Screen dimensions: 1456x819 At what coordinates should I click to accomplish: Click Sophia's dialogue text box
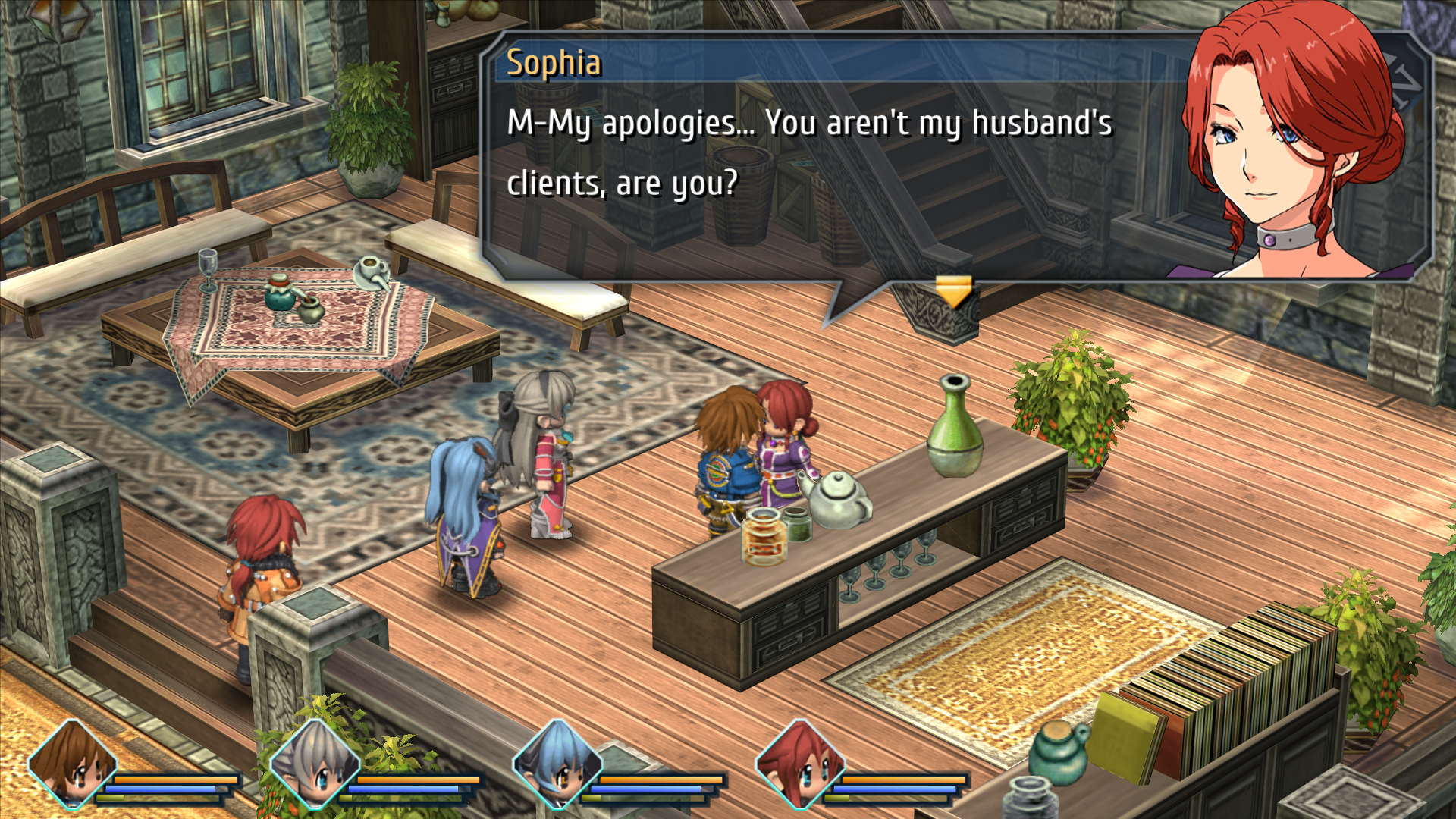(x=811, y=155)
